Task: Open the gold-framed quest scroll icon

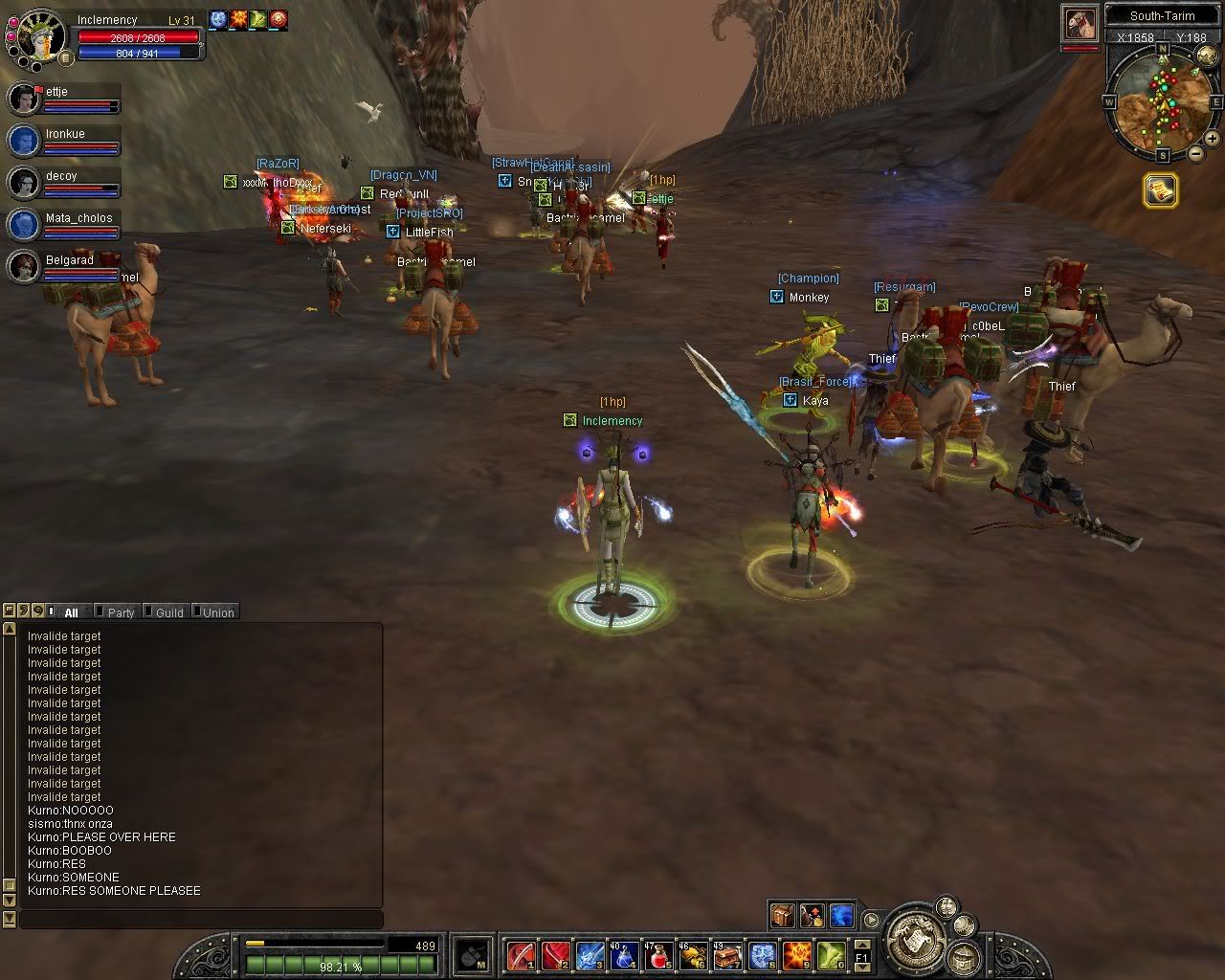Action: (1161, 191)
